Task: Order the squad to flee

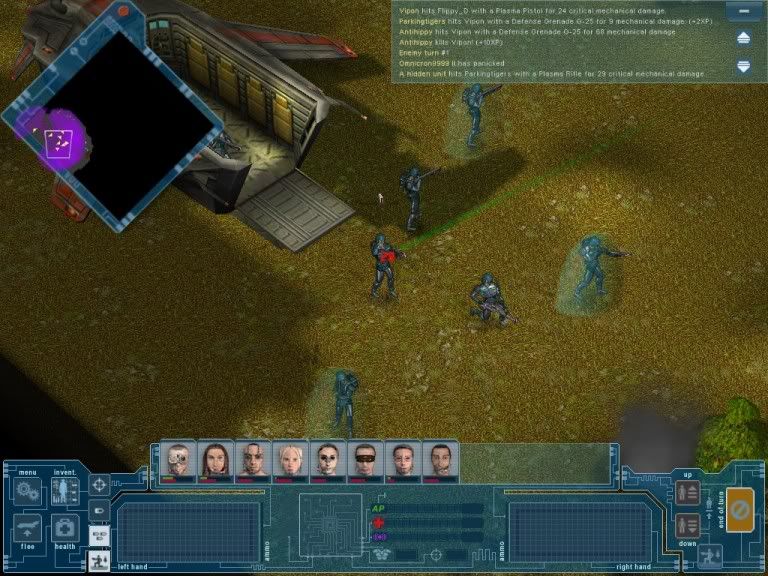Action: [x=26, y=528]
